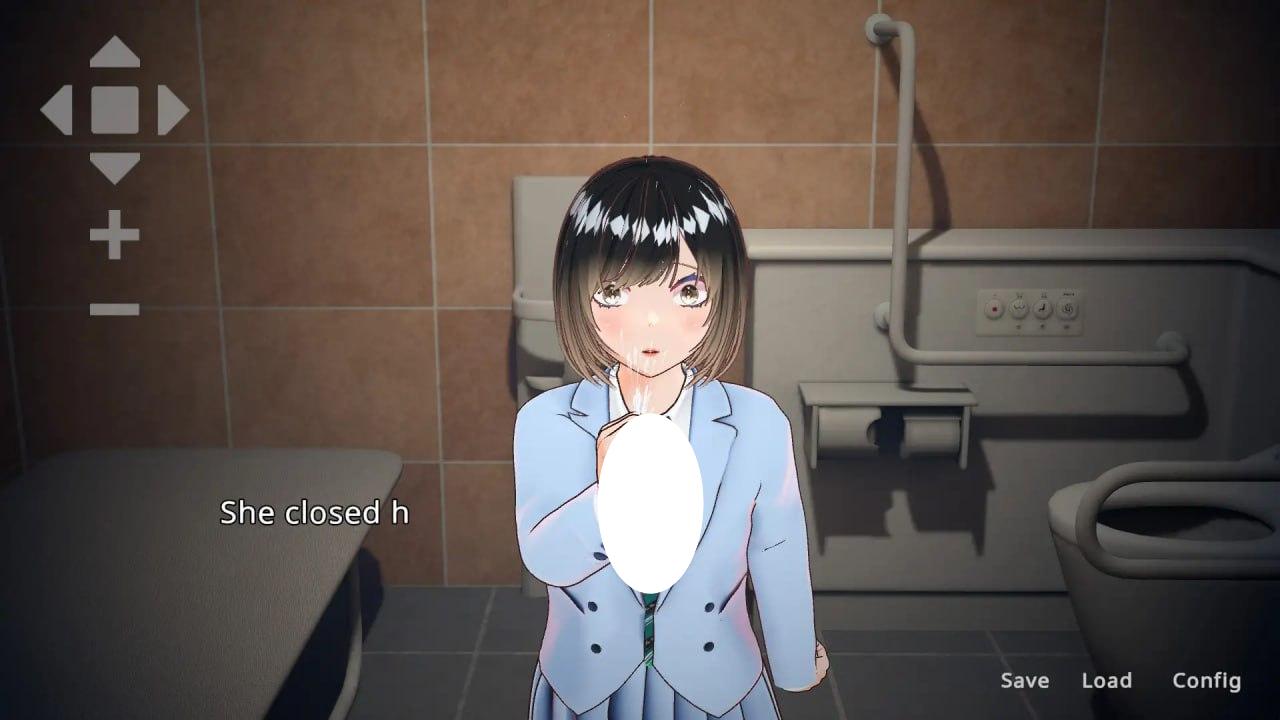Image resolution: width=1280 pixels, height=720 pixels.
Task: Open the Config settings
Action: tap(1209, 681)
